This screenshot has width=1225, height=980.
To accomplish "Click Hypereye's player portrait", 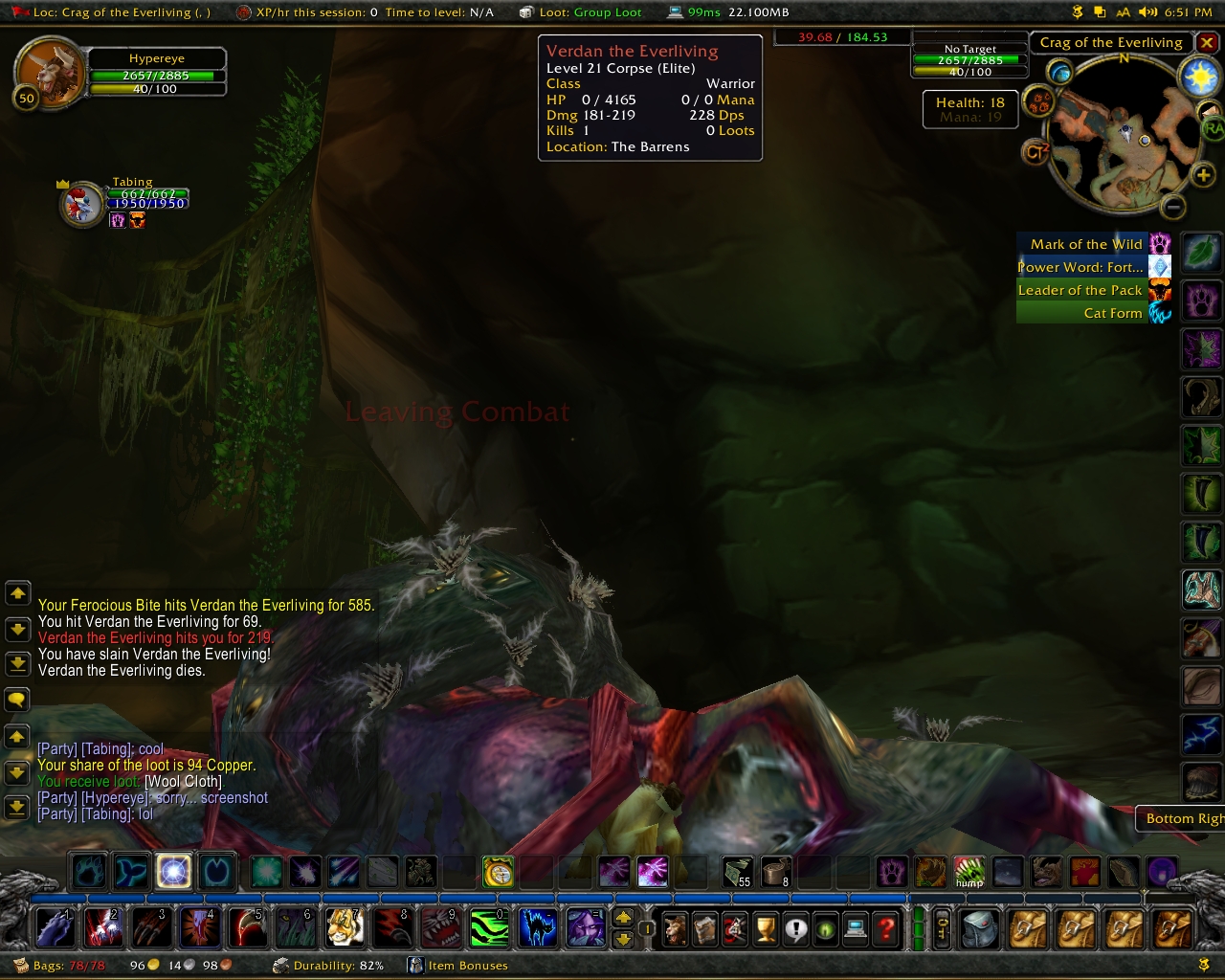I will pos(48,71).
